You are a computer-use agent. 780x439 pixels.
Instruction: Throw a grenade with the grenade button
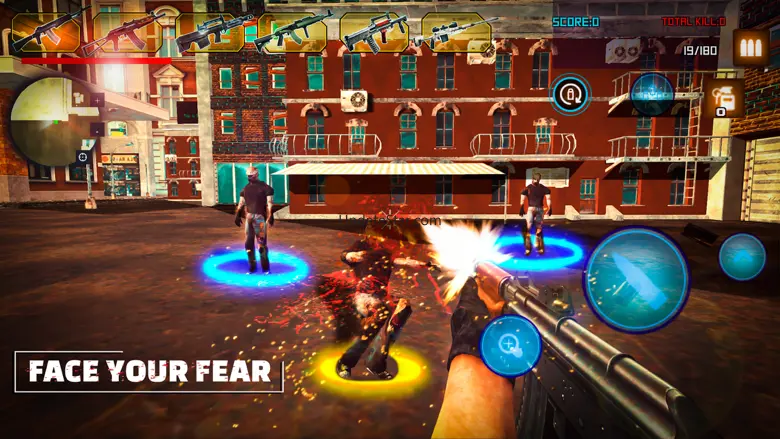pyautogui.click(x=722, y=100)
